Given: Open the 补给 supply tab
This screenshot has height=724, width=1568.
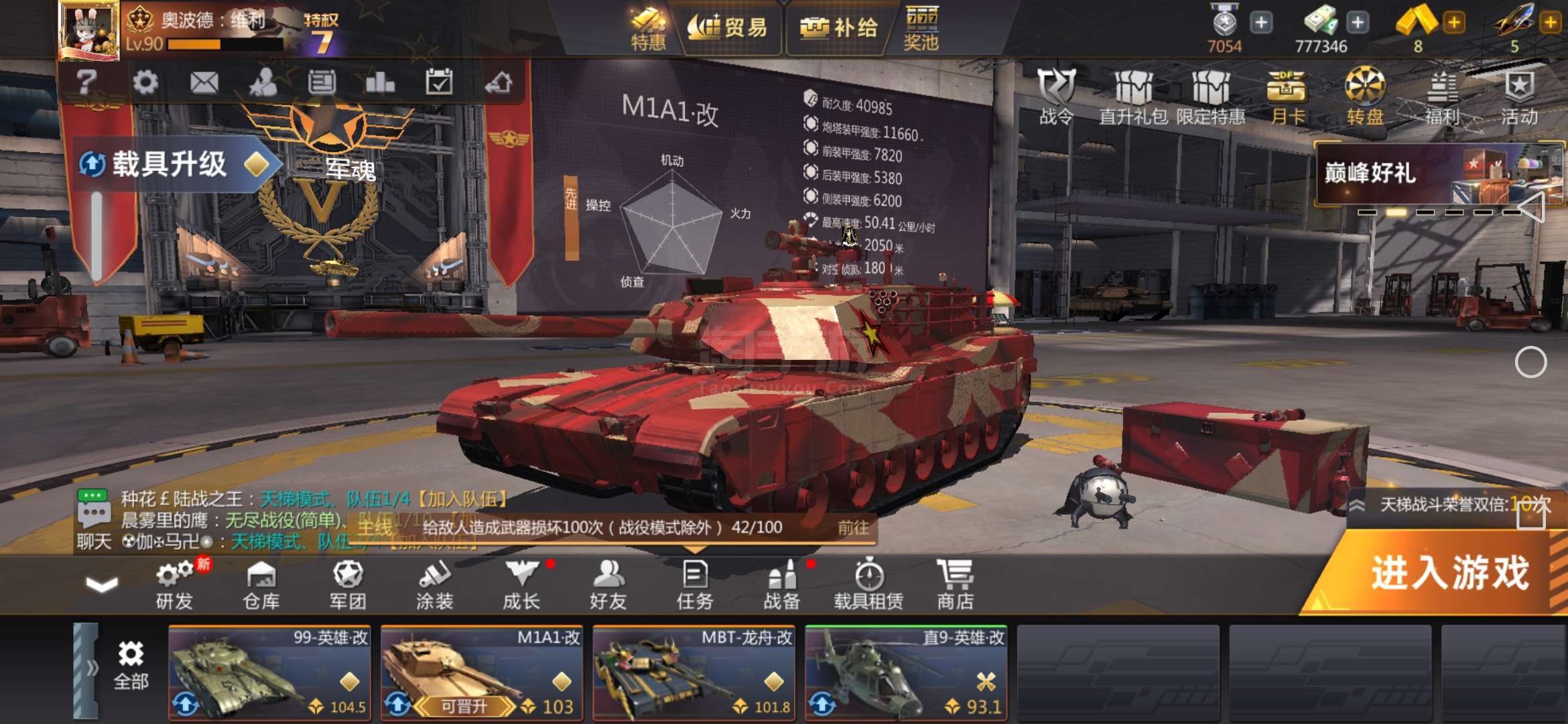Looking at the screenshot, I should pyautogui.click(x=839, y=28).
